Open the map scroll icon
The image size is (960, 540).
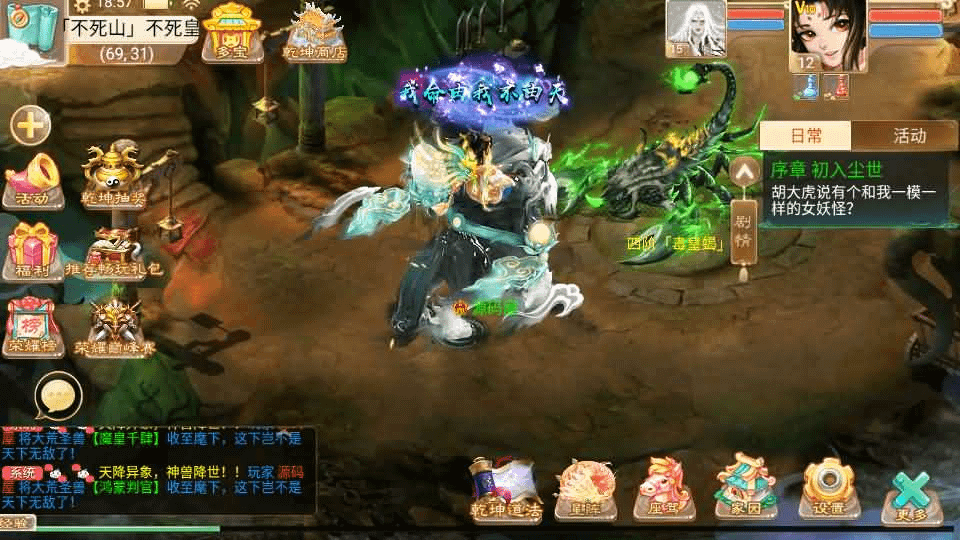30,30
